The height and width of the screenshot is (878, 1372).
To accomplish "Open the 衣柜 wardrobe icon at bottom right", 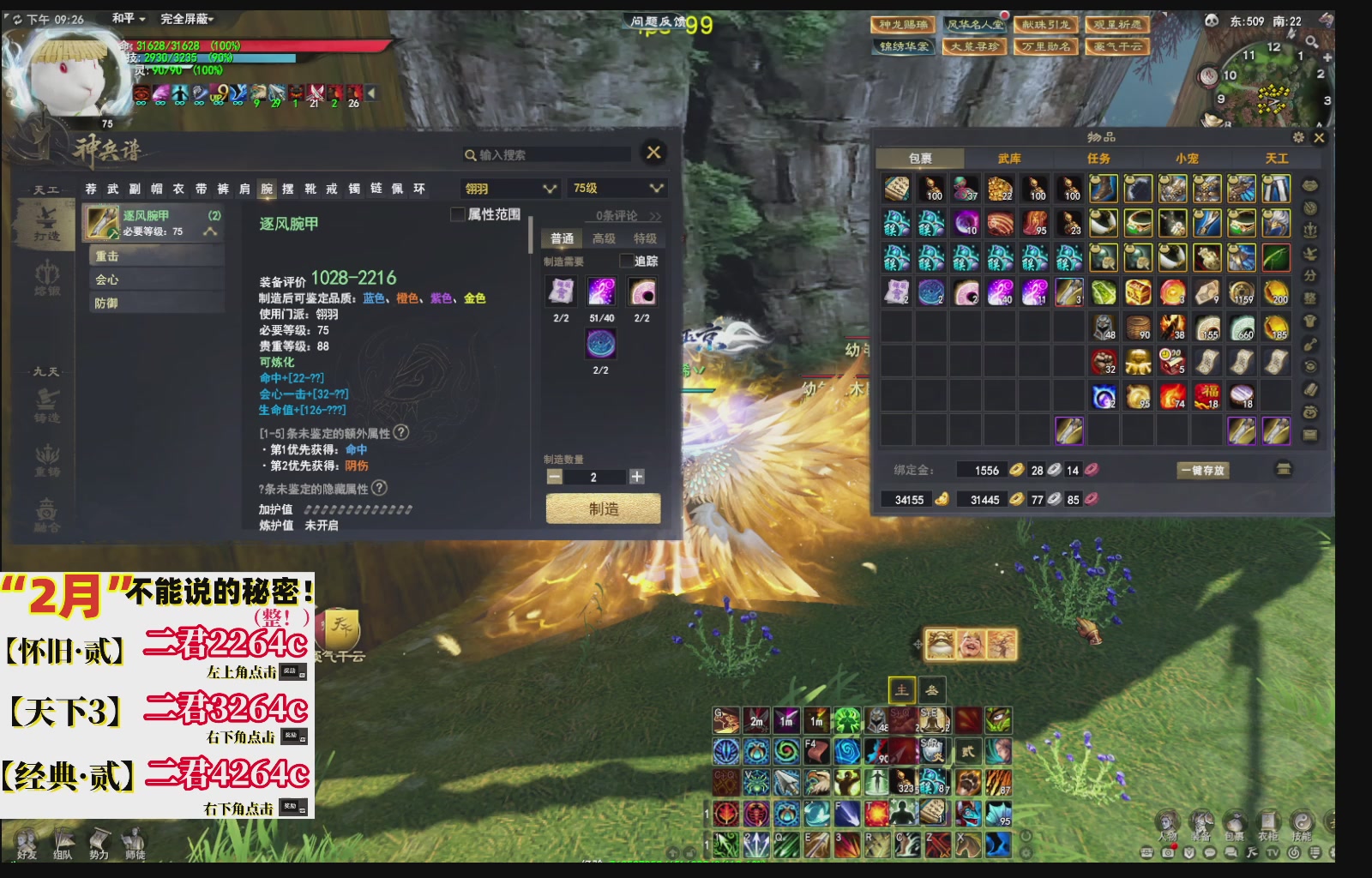I will pyautogui.click(x=1268, y=821).
